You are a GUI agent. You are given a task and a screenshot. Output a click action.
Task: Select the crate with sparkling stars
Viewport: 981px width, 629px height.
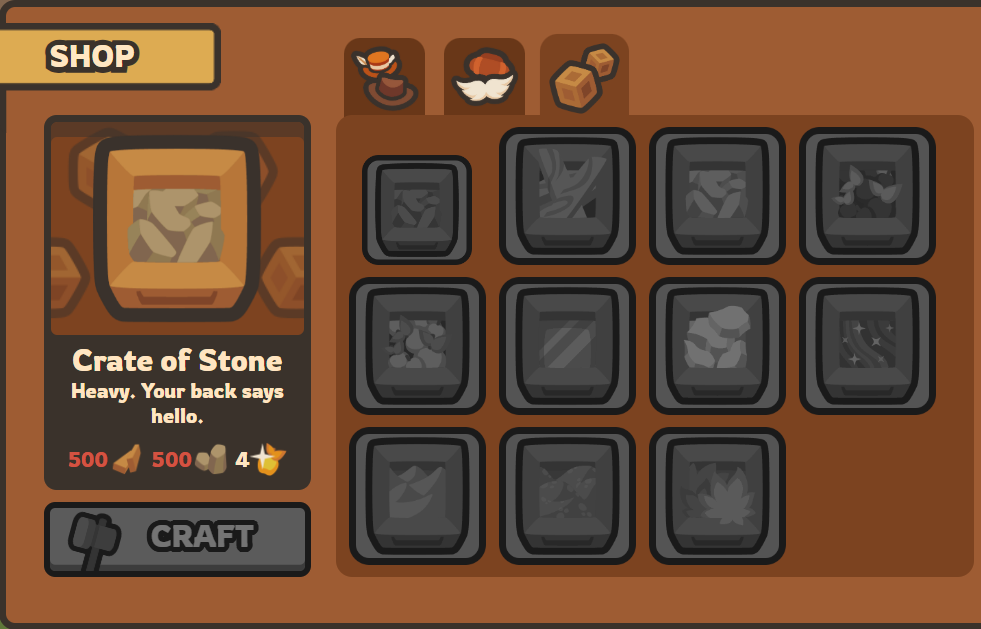click(x=867, y=345)
